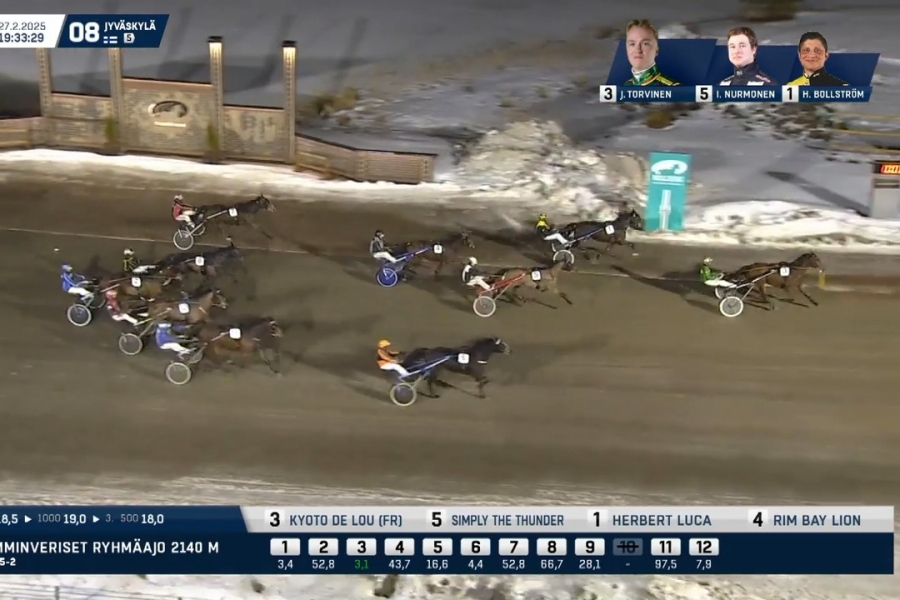Select leader Kyoto De Lou (FR) entry
The height and width of the screenshot is (600, 900).
point(335,520)
